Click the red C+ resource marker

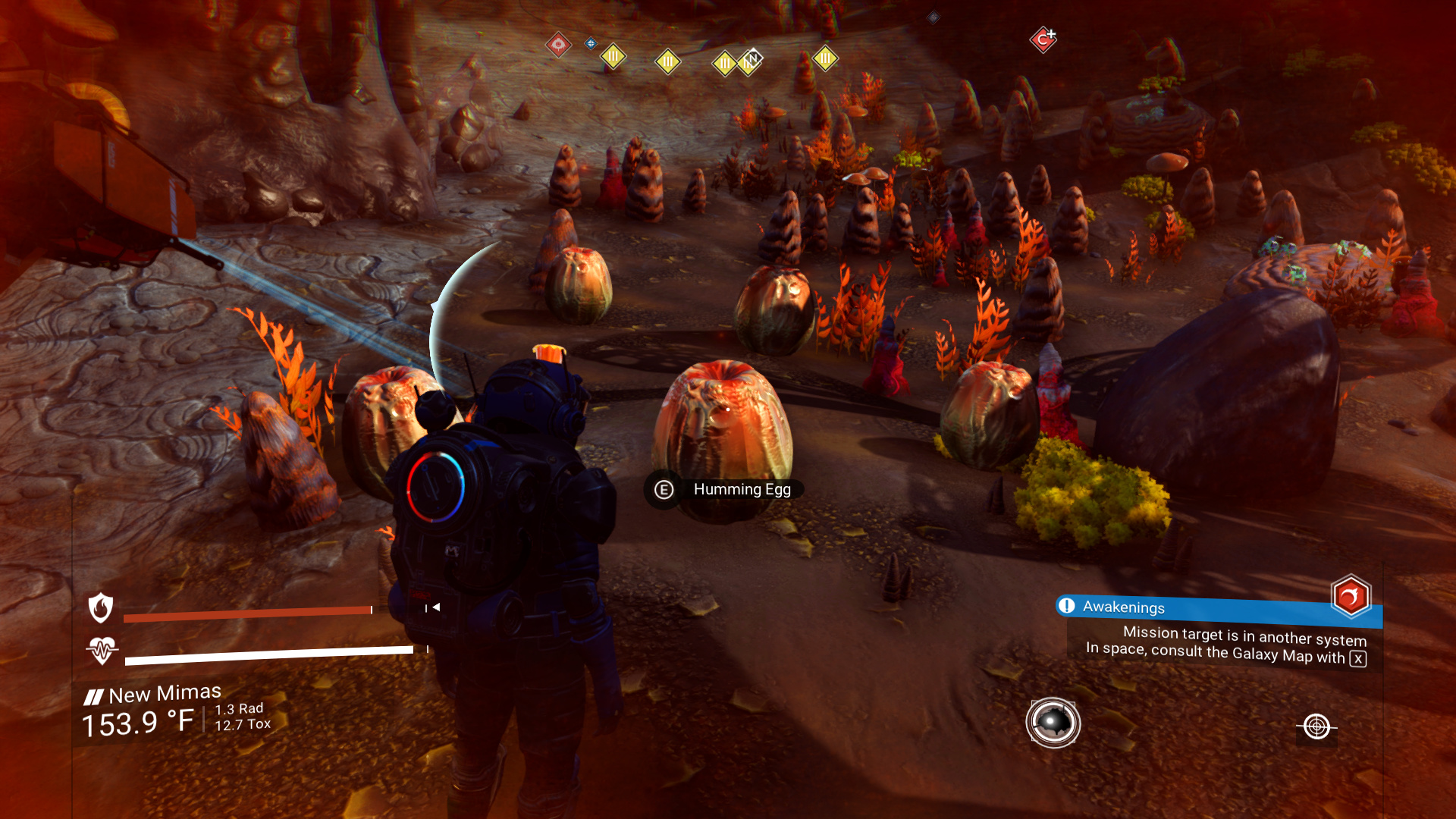pyautogui.click(x=1043, y=39)
